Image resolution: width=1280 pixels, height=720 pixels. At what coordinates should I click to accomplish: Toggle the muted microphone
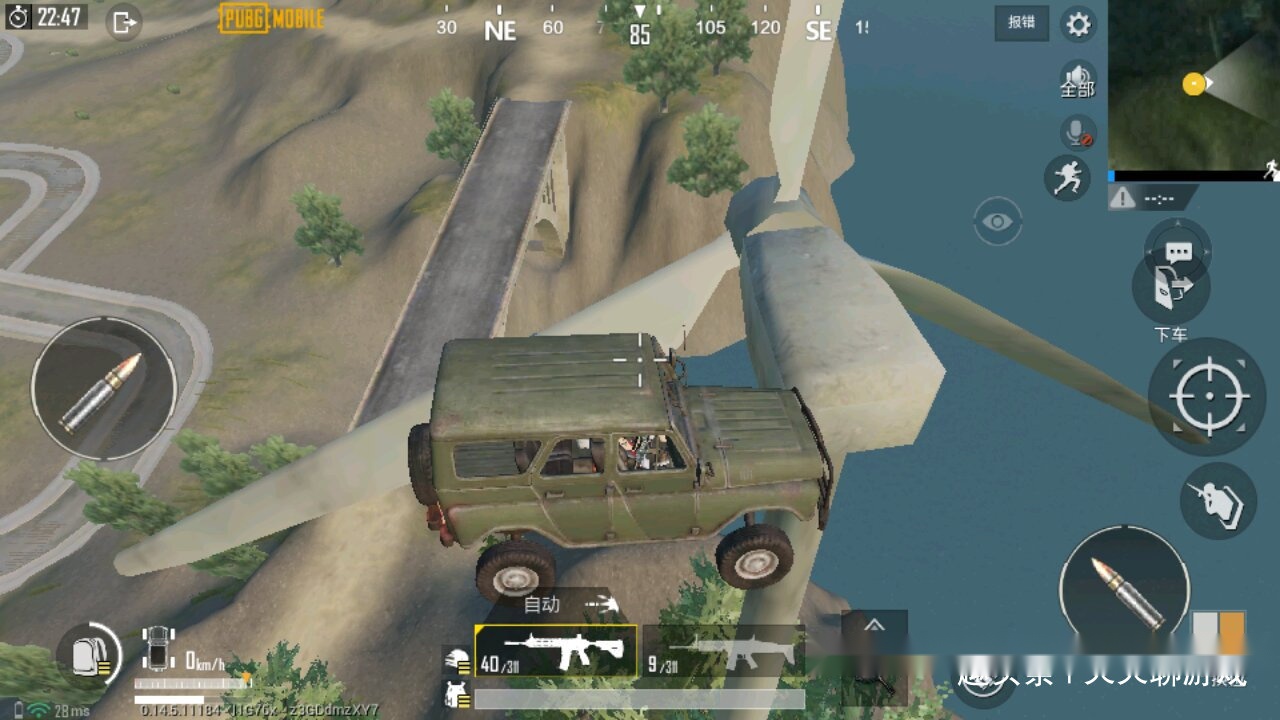pyautogui.click(x=1077, y=132)
